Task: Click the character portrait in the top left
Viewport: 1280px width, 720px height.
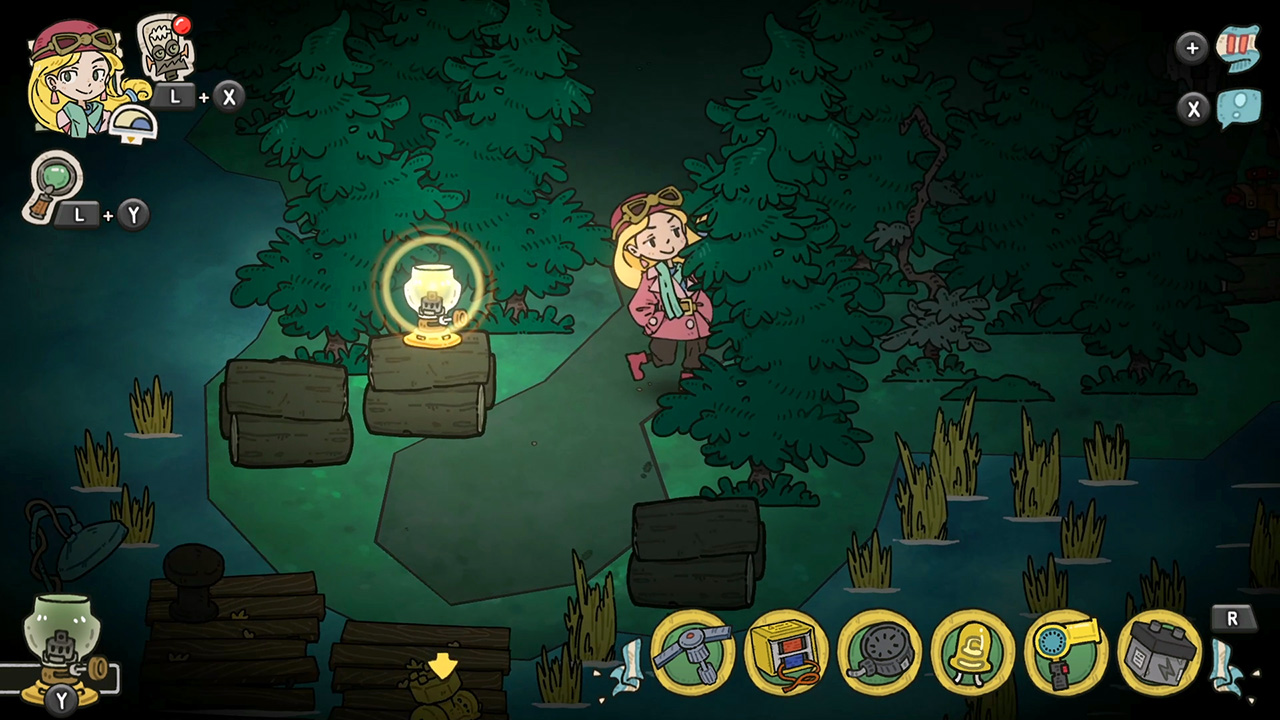Action: point(75,75)
